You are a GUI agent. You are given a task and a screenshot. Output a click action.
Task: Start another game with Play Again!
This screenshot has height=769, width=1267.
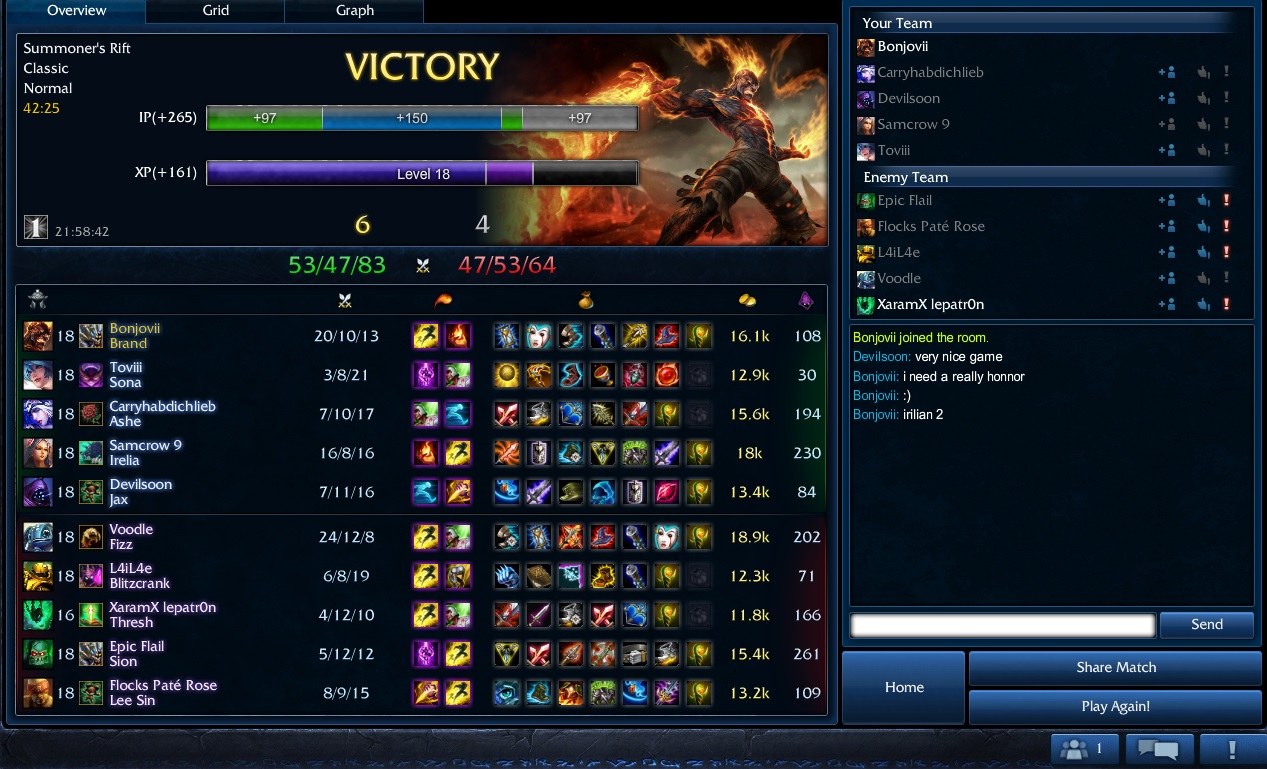pyautogui.click(x=1116, y=706)
